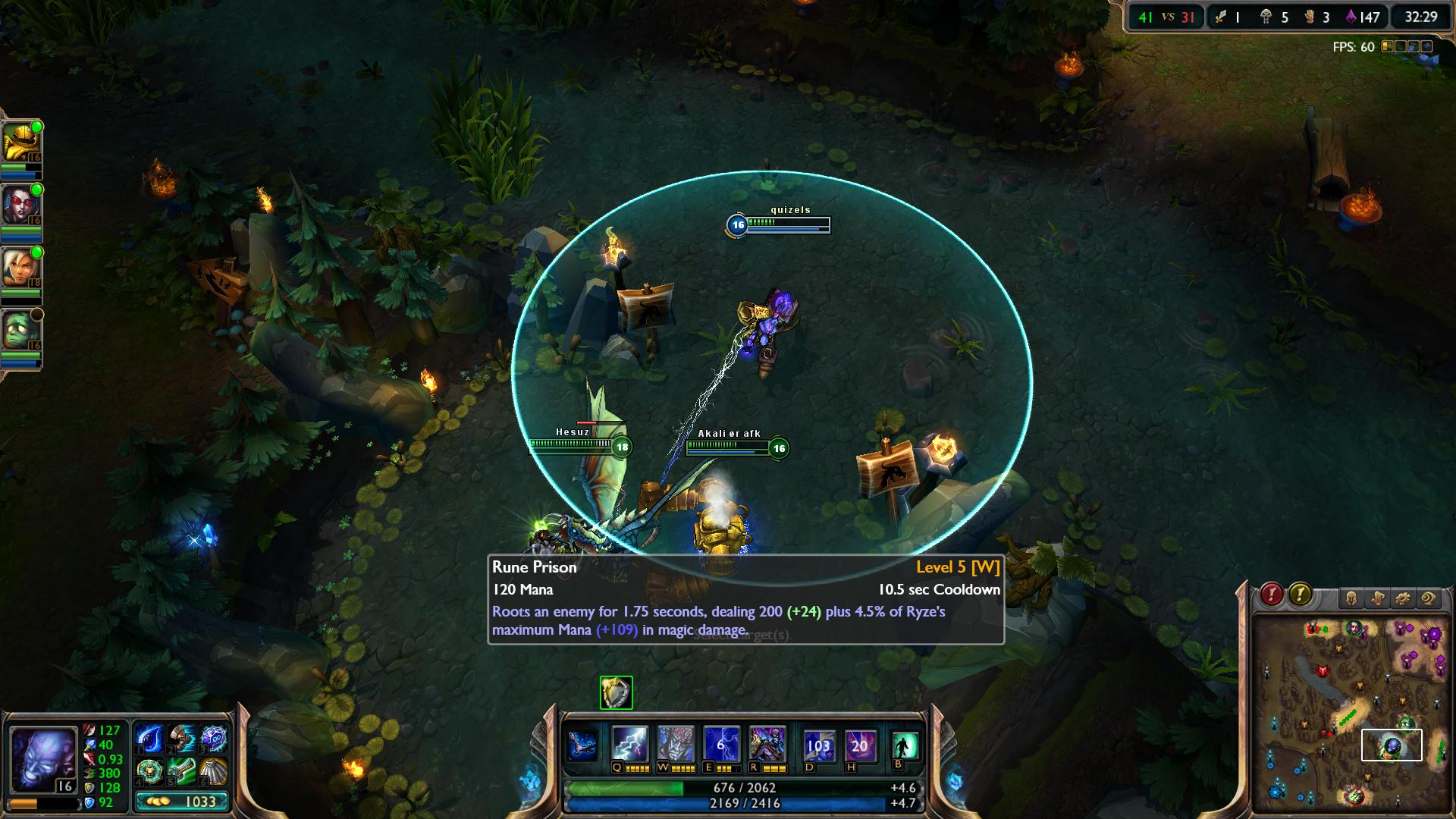Activate Rune Prison ability on W
The image size is (1456, 819).
click(x=675, y=745)
